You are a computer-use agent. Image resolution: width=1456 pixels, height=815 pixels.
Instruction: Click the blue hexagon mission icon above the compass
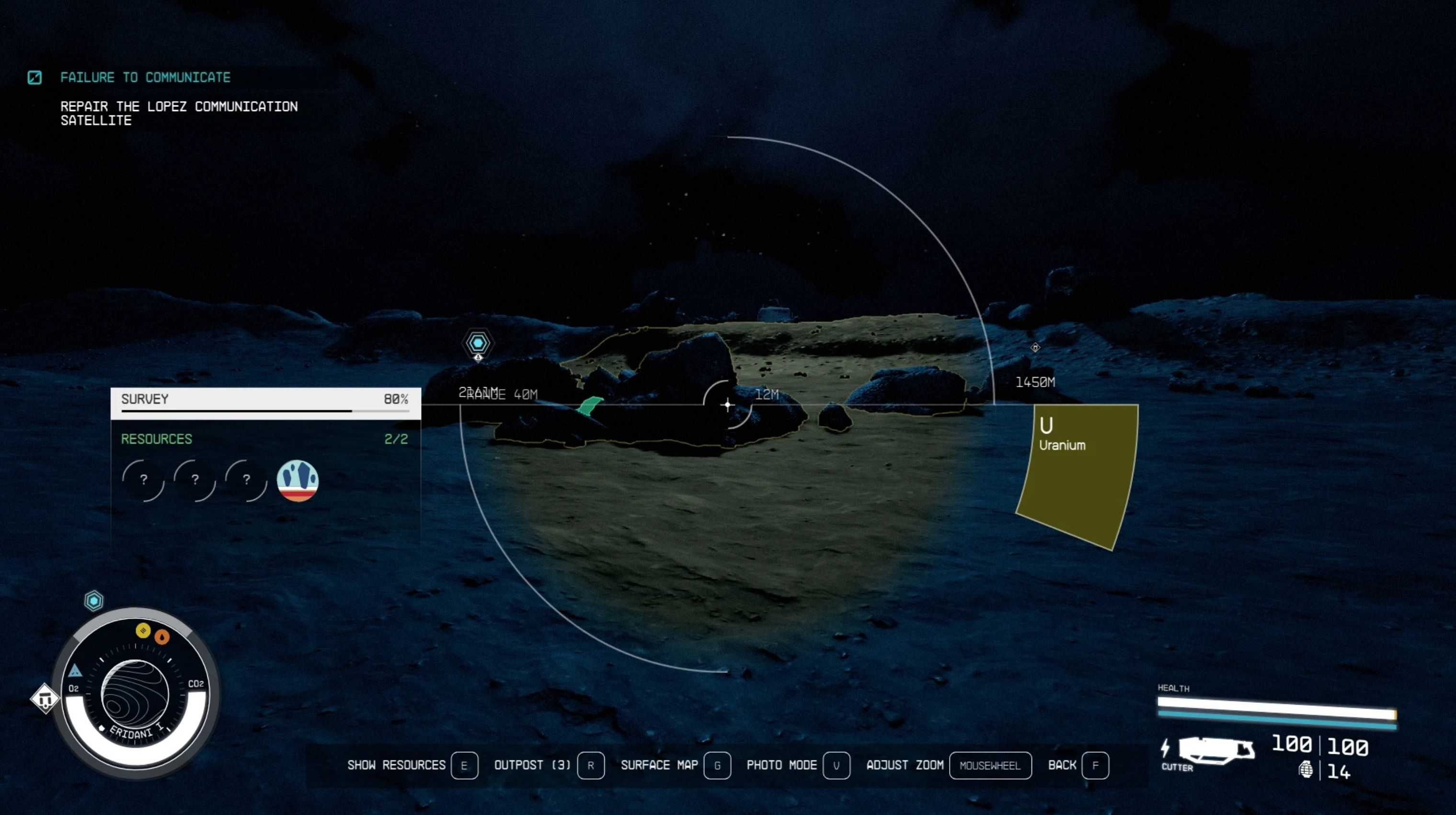click(x=94, y=600)
